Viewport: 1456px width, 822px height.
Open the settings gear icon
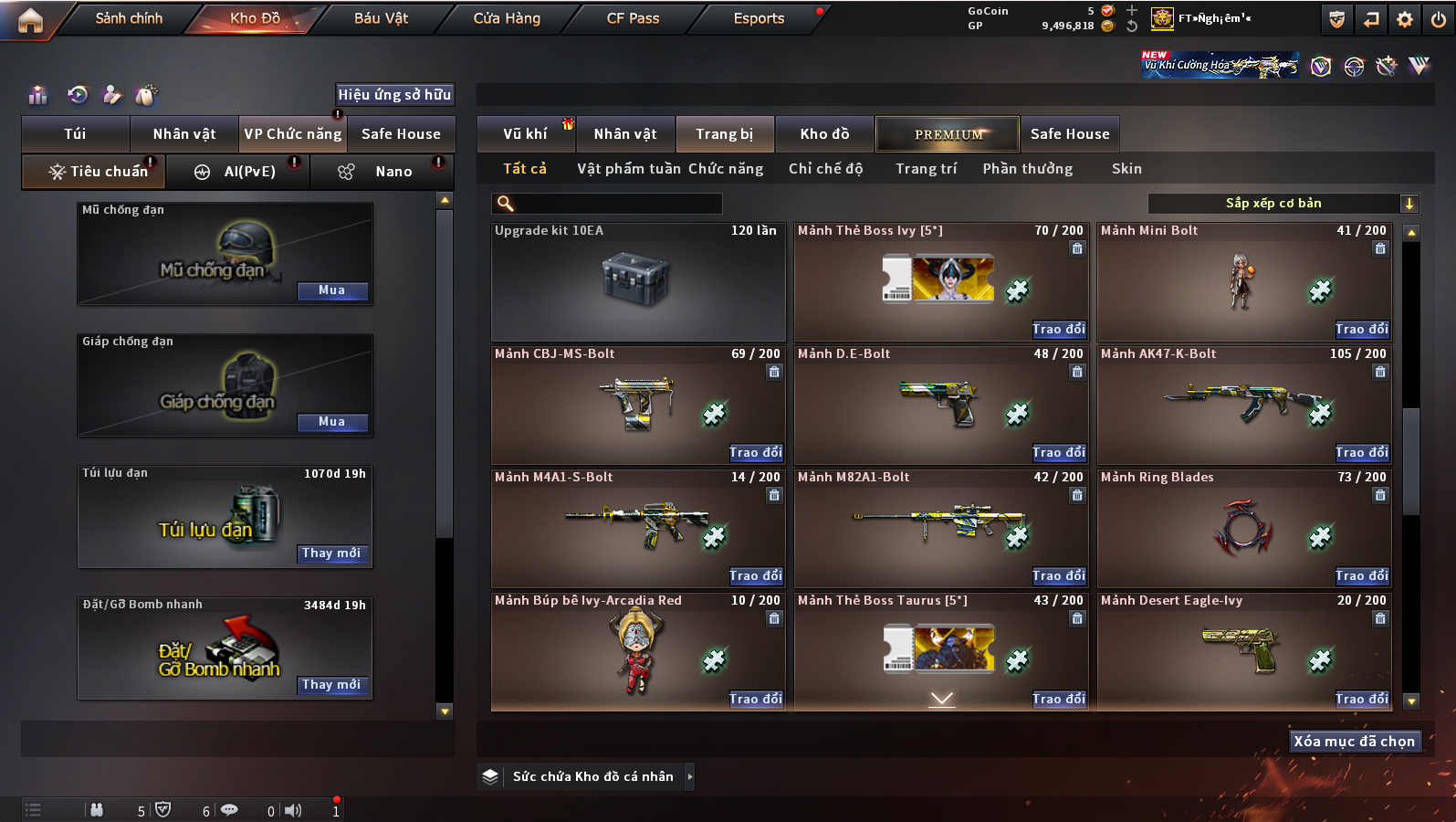pyautogui.click(x=1404, y=19)
